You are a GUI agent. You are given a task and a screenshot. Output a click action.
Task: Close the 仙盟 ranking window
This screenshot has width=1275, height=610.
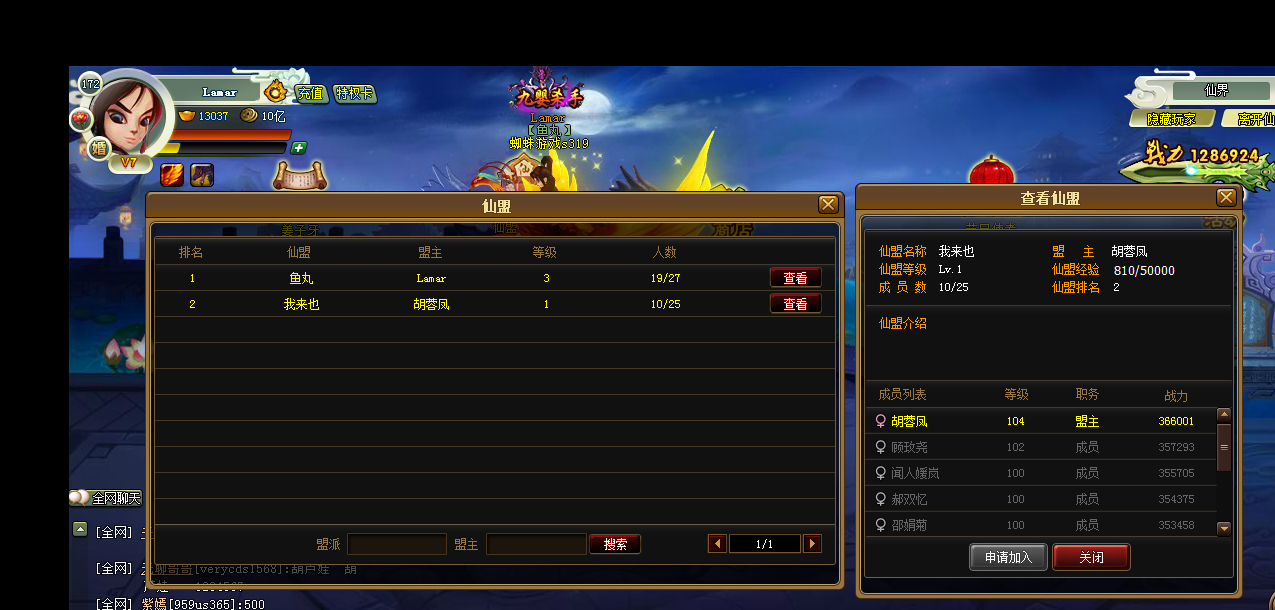(x=828, y=204)
